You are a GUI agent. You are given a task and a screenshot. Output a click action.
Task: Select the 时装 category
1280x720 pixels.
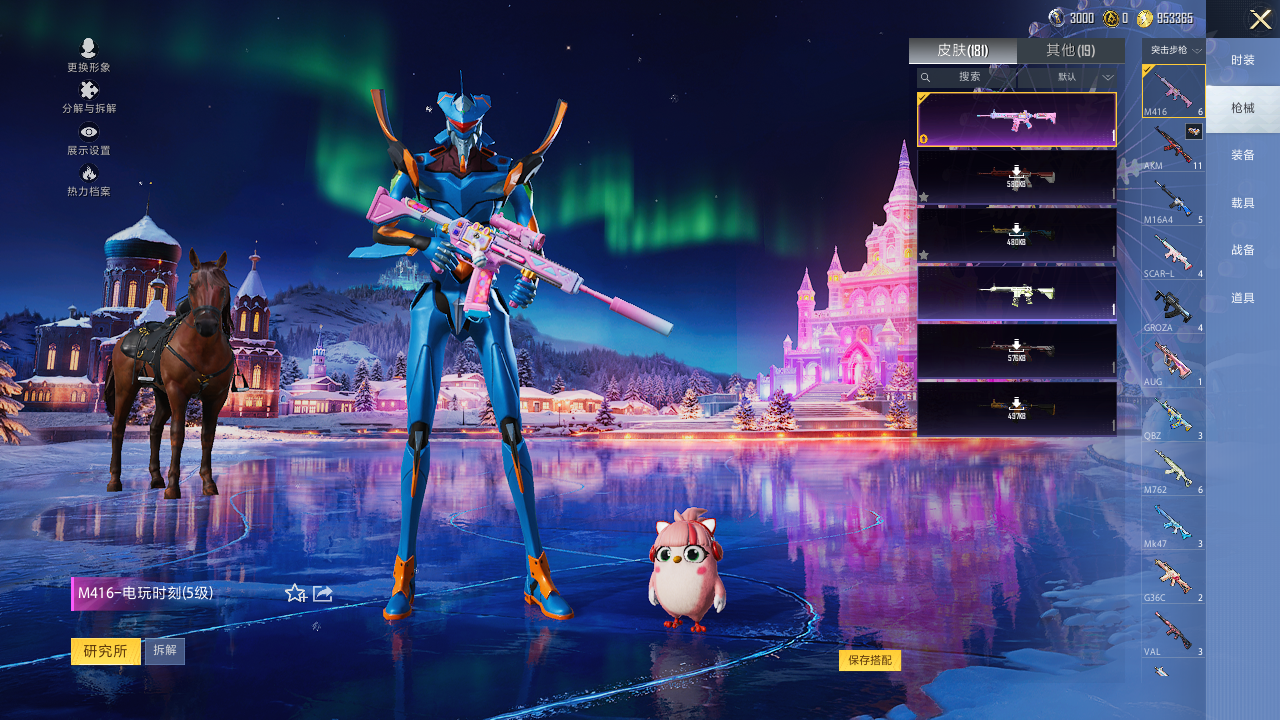point(1243,60)
